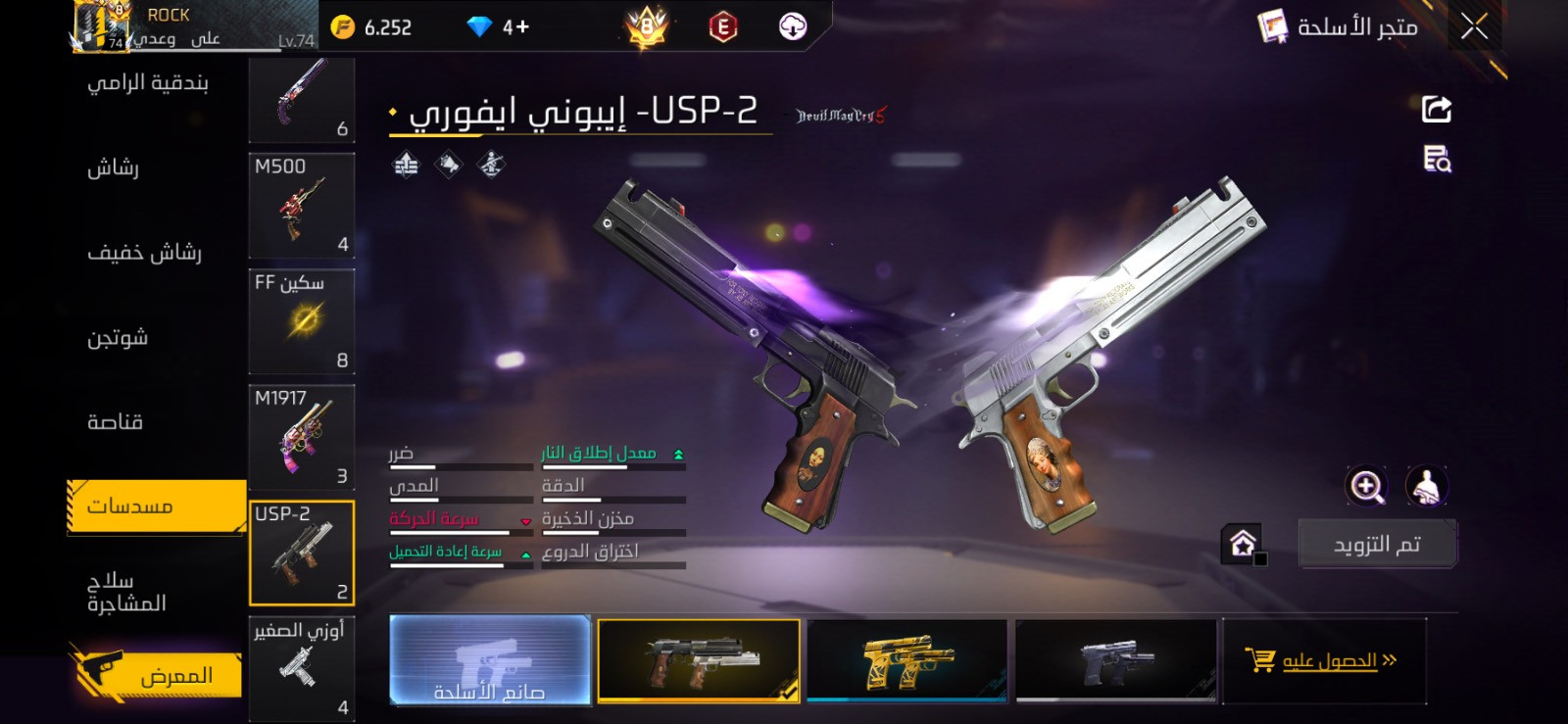
Task: Open the character preview icon beside the magnifier
Action: (1427, 486)
